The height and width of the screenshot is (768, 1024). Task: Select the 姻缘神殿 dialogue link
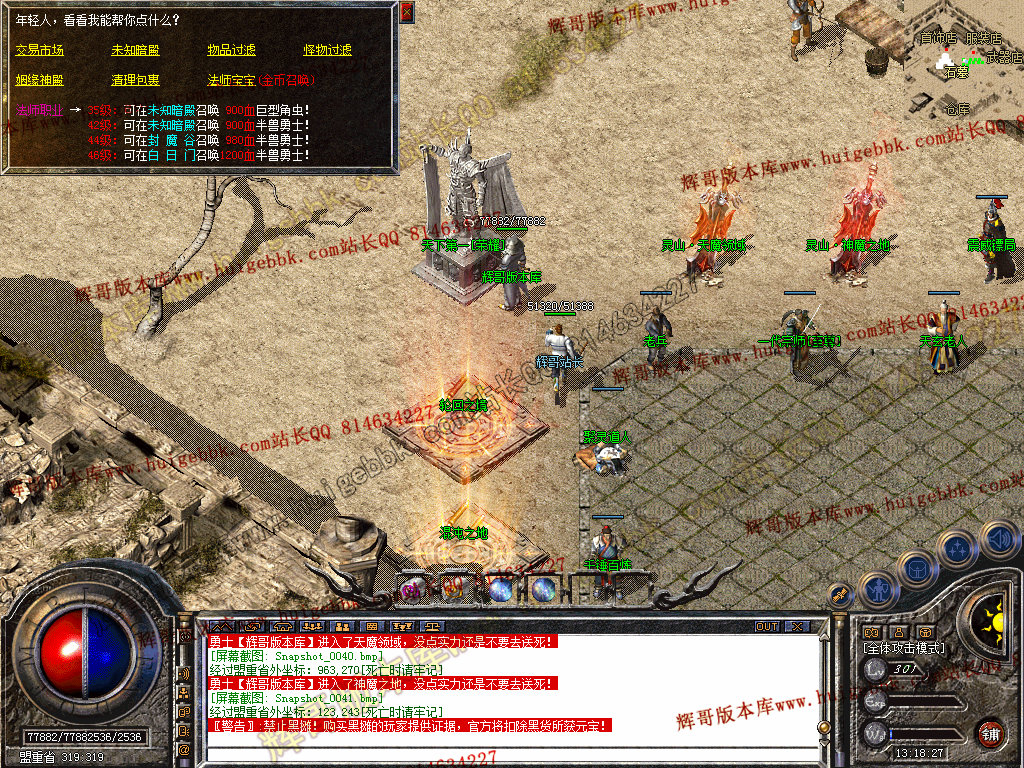(x=39, y=80)
